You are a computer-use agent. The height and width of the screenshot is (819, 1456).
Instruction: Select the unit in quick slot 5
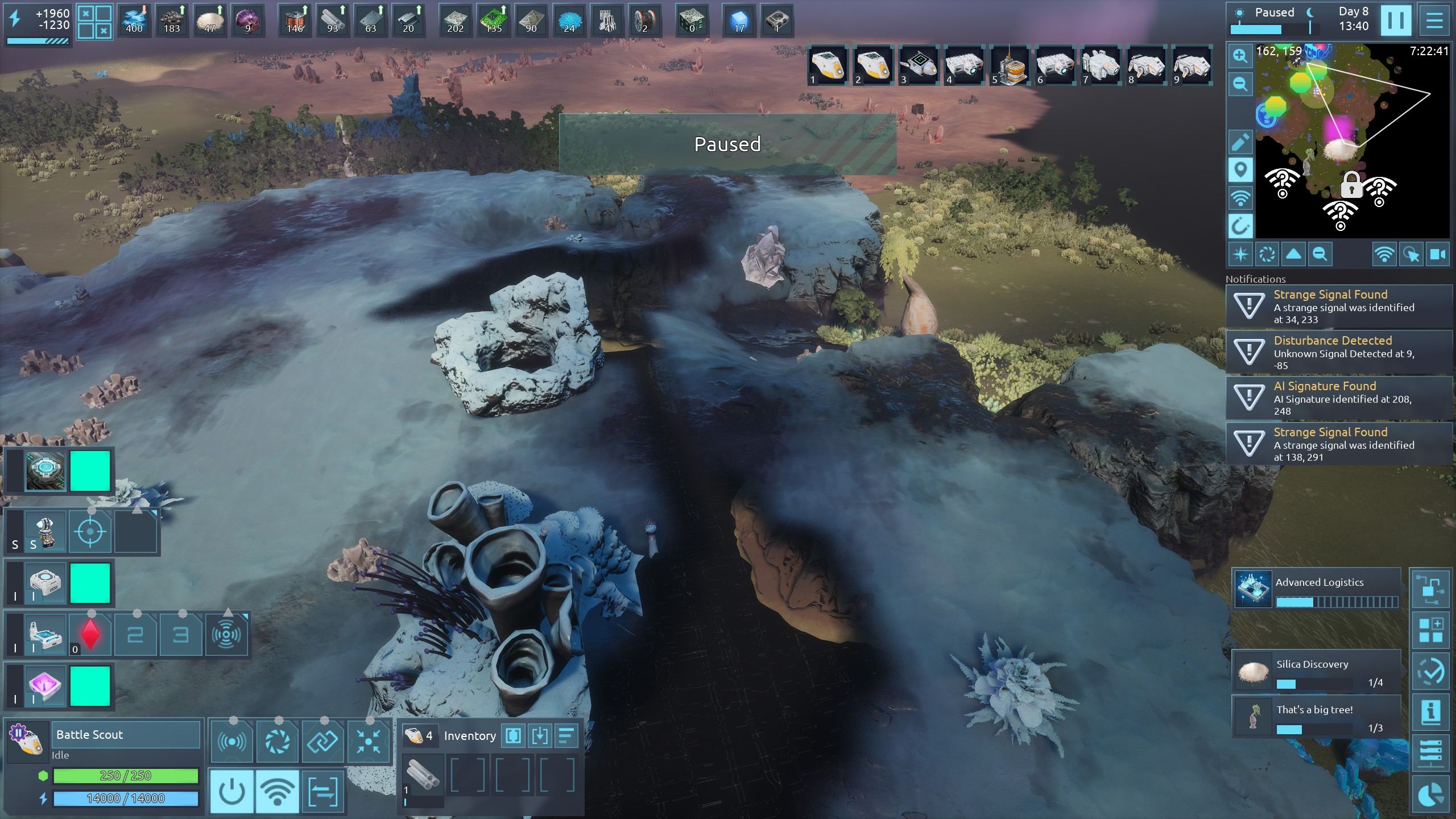click(x=1010, y=65)
